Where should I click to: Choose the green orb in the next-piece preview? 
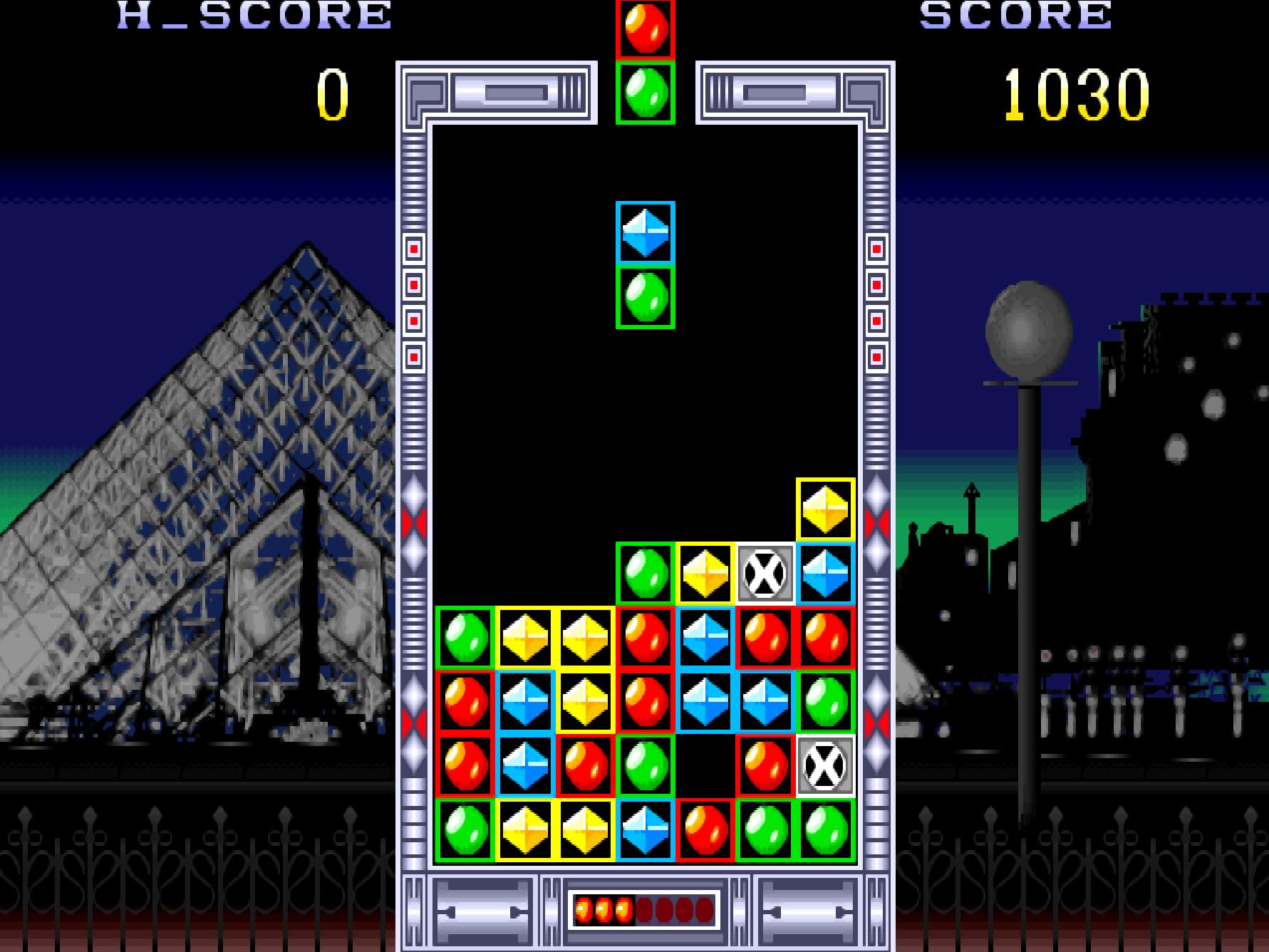(x=645, y=93)
